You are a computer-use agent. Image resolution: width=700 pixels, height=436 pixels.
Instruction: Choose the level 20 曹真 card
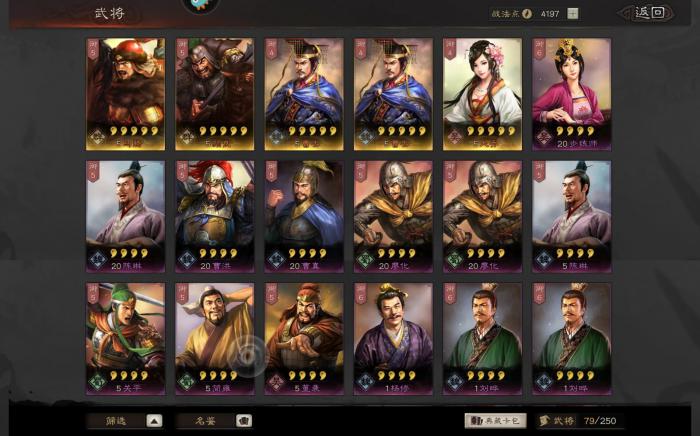[304, 215]
